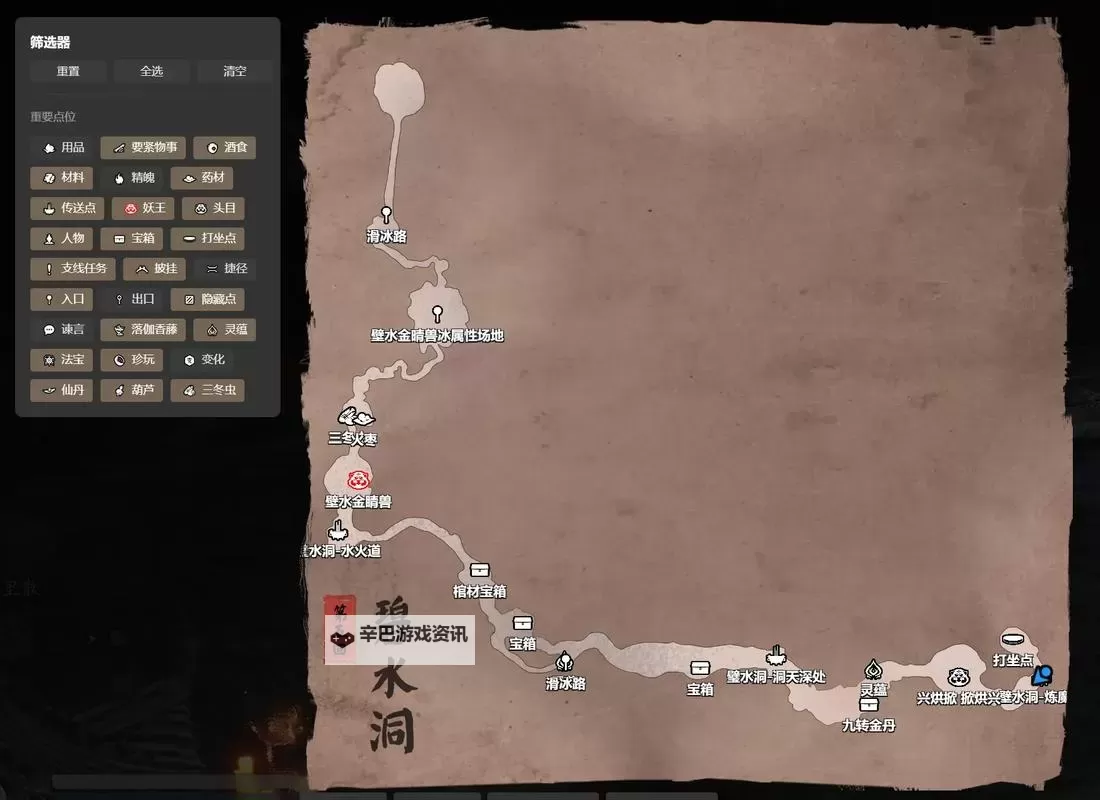Select the 打坐点 marker on the map
Viewport: 1100px width, 800px height.
click(x=1013, y=639)
